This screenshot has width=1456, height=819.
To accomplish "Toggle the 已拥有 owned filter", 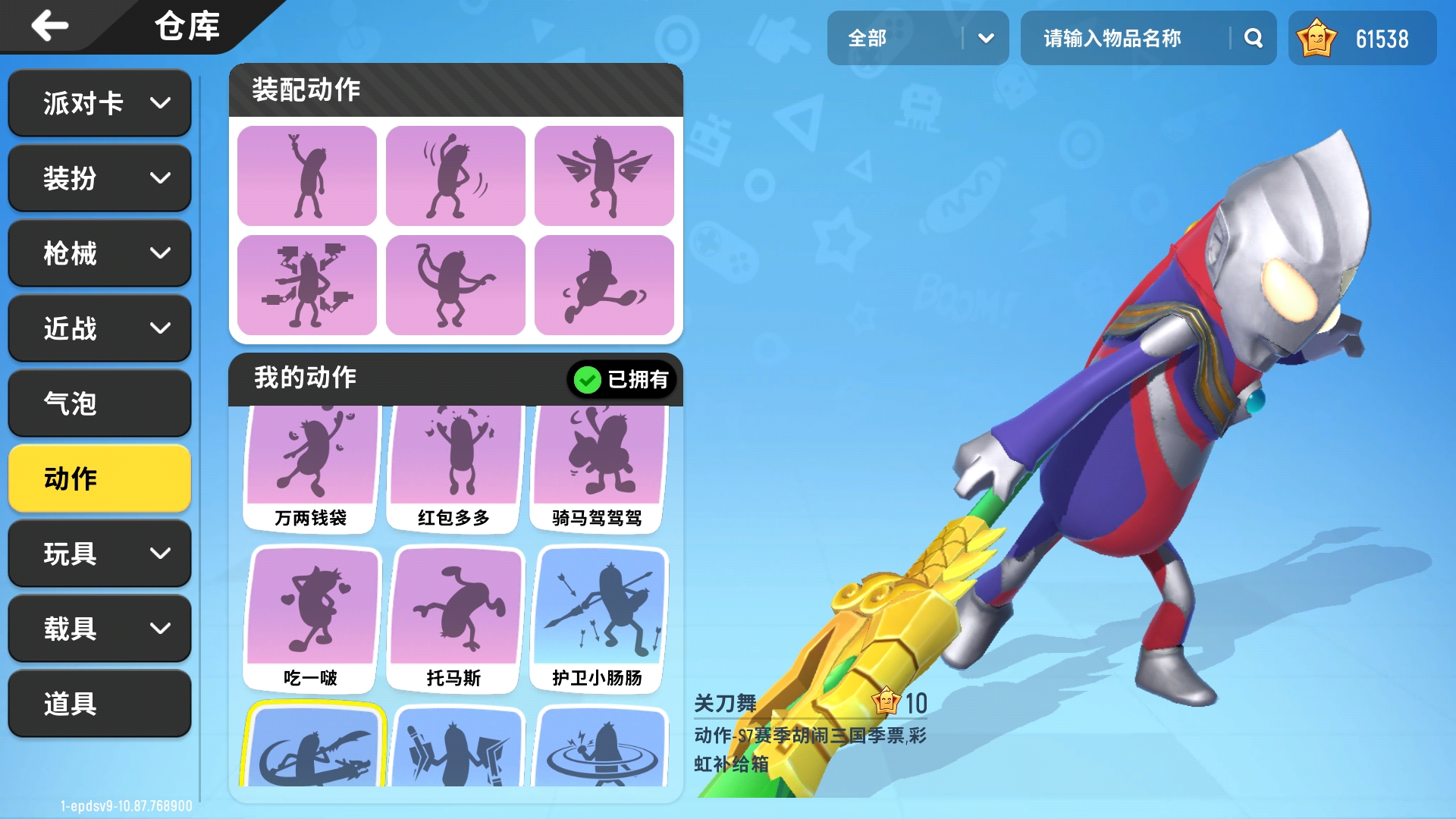I will [622, 379].
